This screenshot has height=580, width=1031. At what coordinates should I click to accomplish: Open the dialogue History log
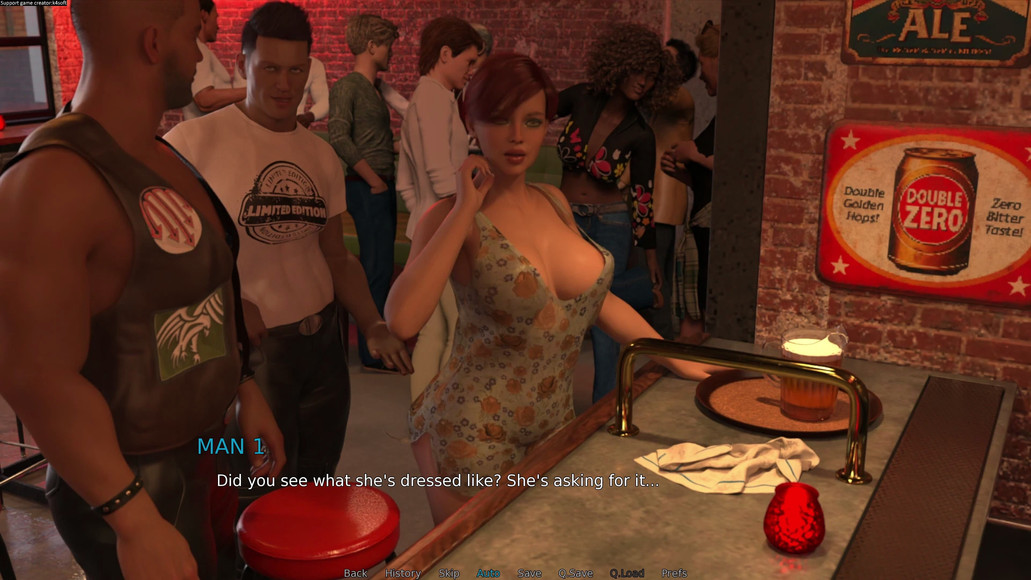pos(403,573)
